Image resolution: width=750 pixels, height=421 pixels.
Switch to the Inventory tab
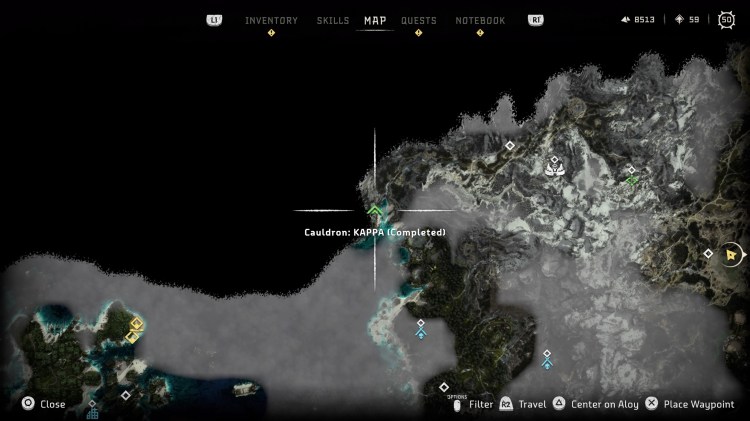271,20
